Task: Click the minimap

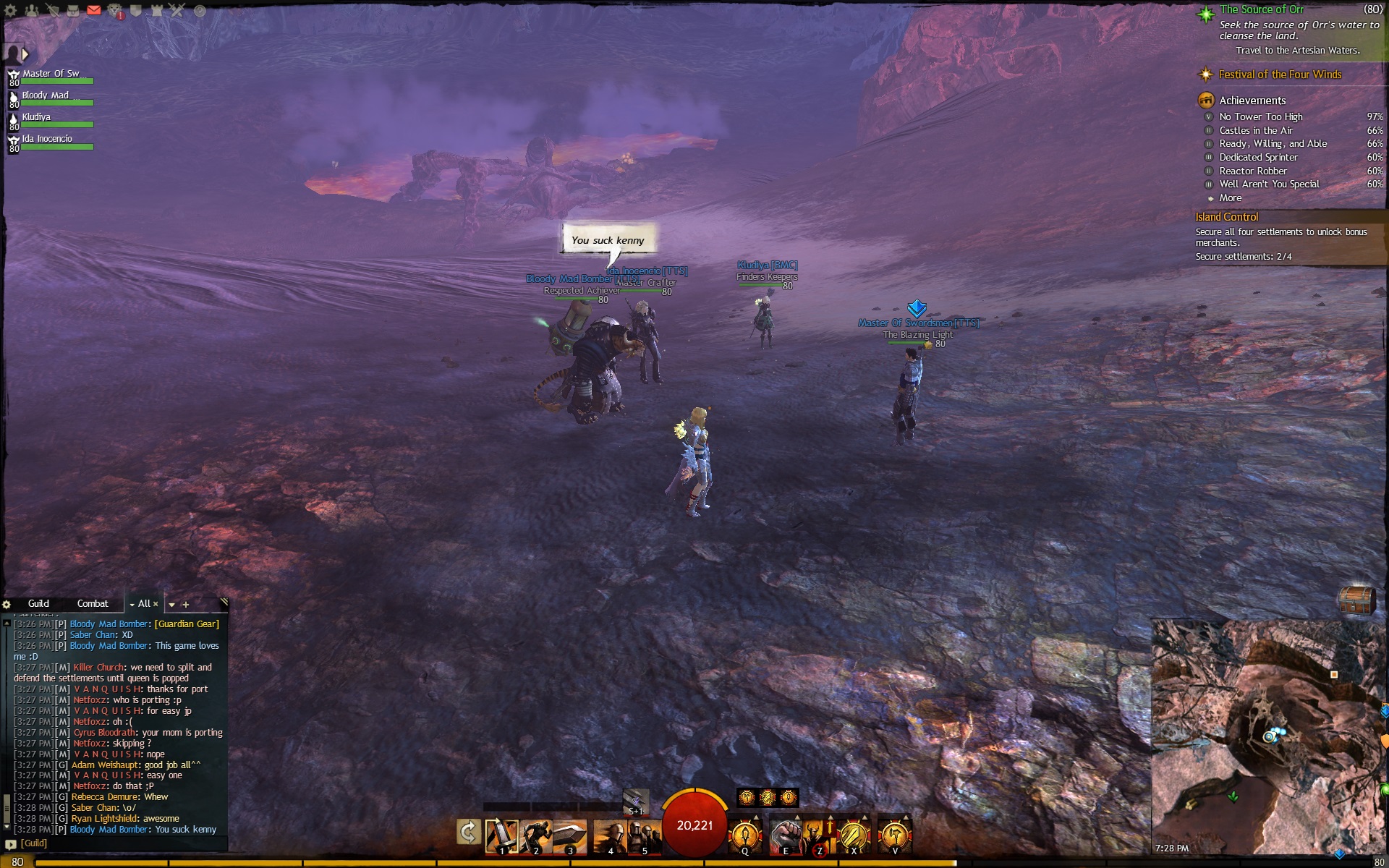Action: click(x=1267, y=736)
